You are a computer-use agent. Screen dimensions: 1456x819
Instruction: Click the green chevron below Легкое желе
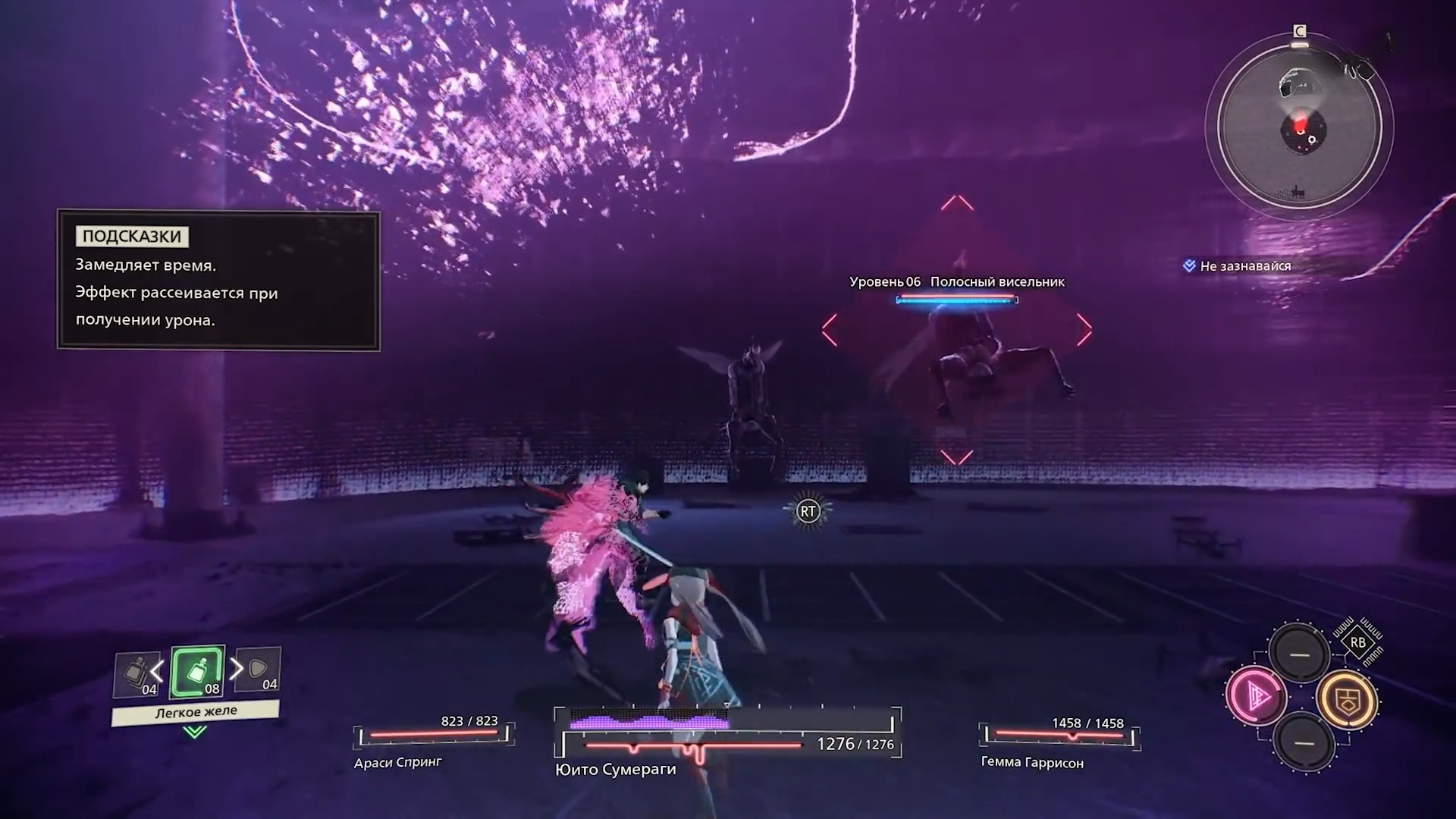point(195,732)
